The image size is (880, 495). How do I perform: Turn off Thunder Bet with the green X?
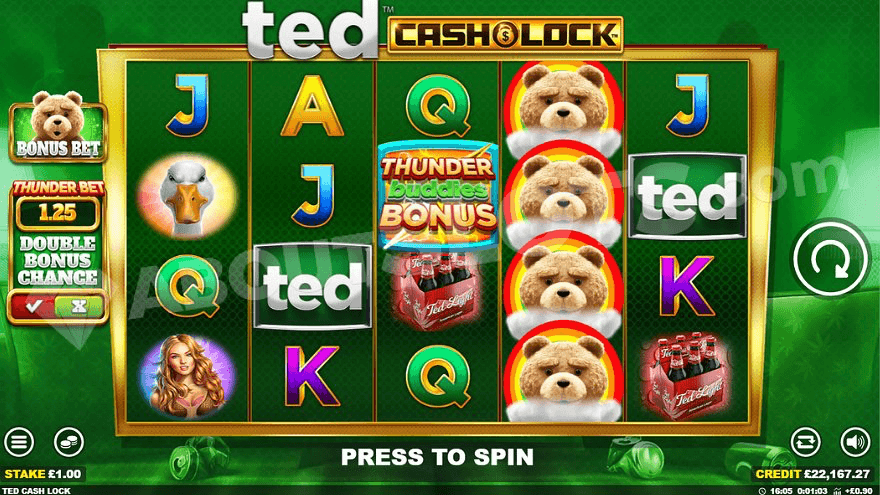tap(78, 305)
